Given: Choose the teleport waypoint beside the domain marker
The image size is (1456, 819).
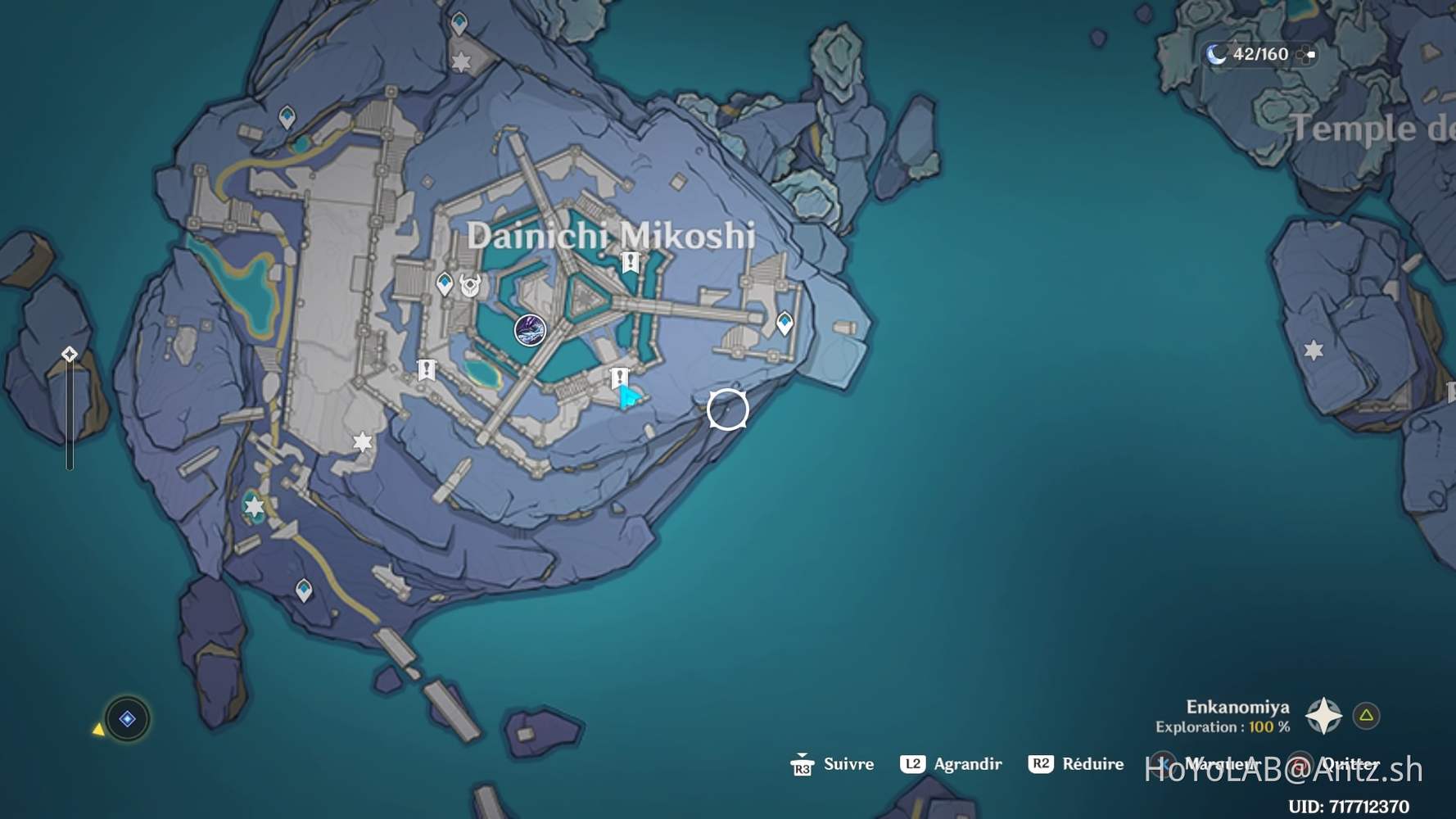Looking at the screenshot, I should tap(445, 283).
